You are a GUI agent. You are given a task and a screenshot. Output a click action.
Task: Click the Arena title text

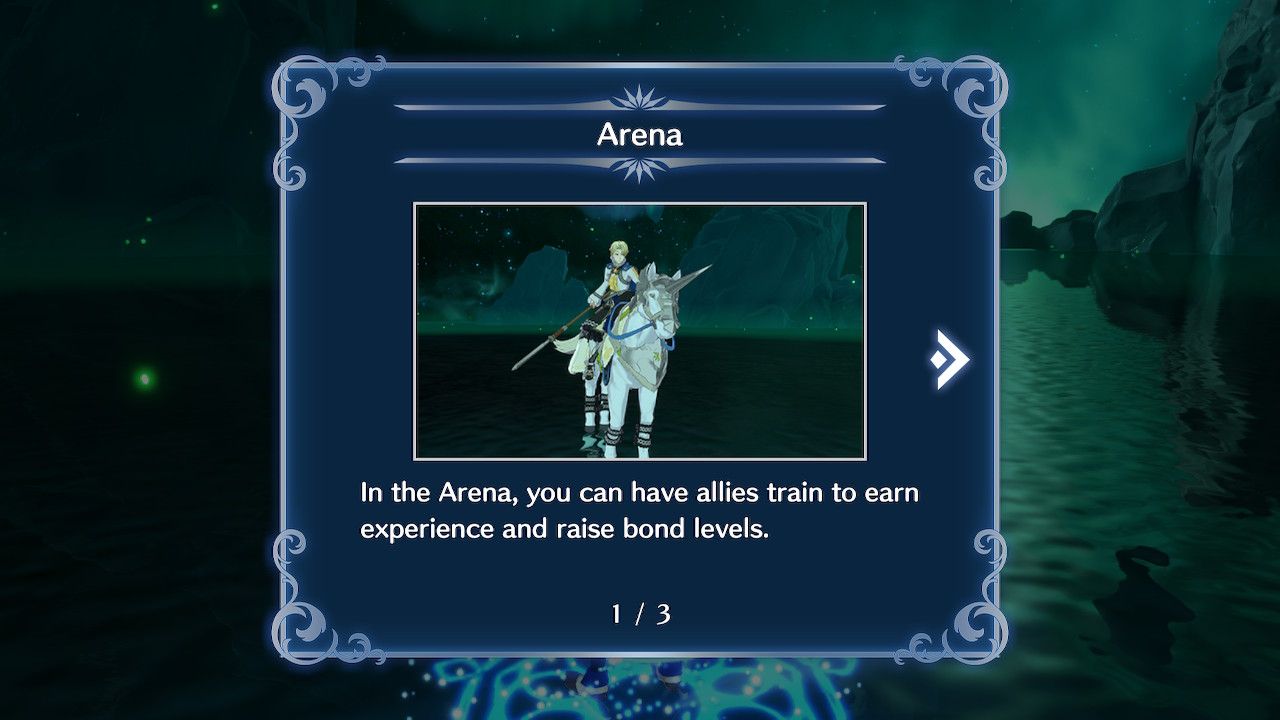point(640,135)
